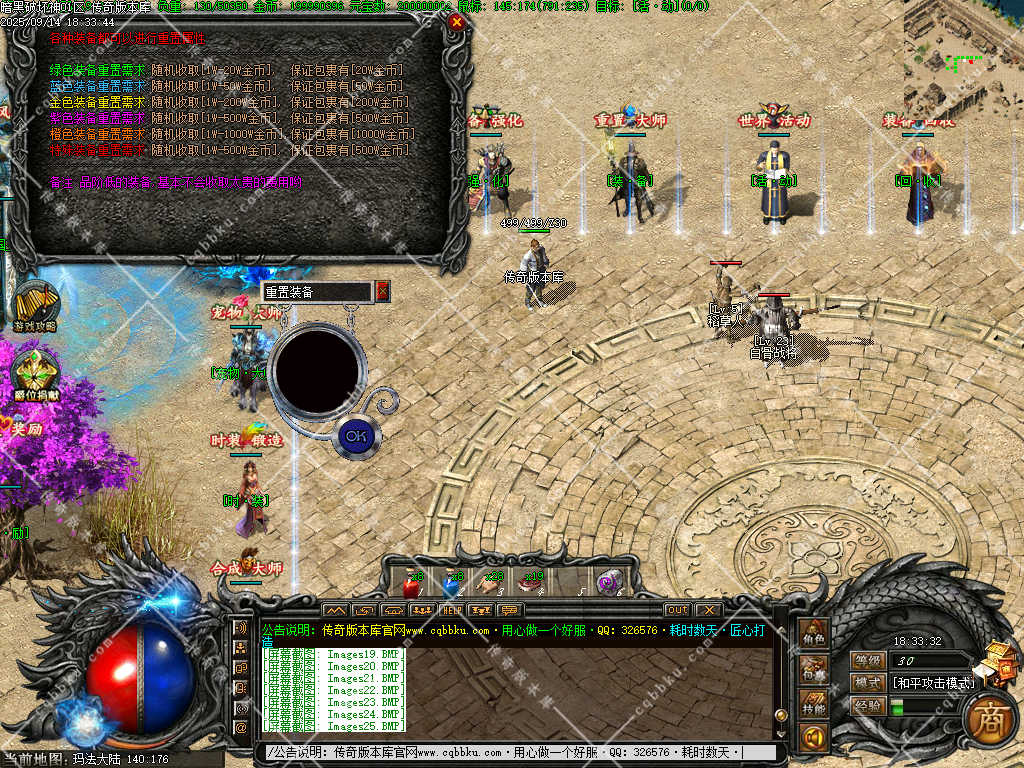This screenshot has width=1024, height=768.
Task: Open the 角色 character panel
Action: coord(813,634)
